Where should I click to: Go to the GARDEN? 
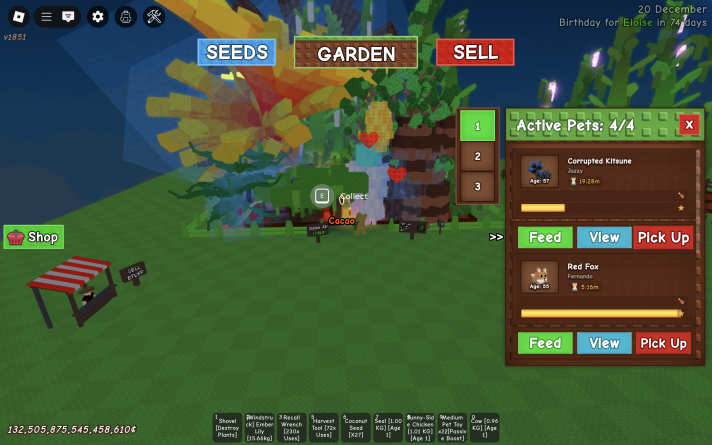click(356, 53)
